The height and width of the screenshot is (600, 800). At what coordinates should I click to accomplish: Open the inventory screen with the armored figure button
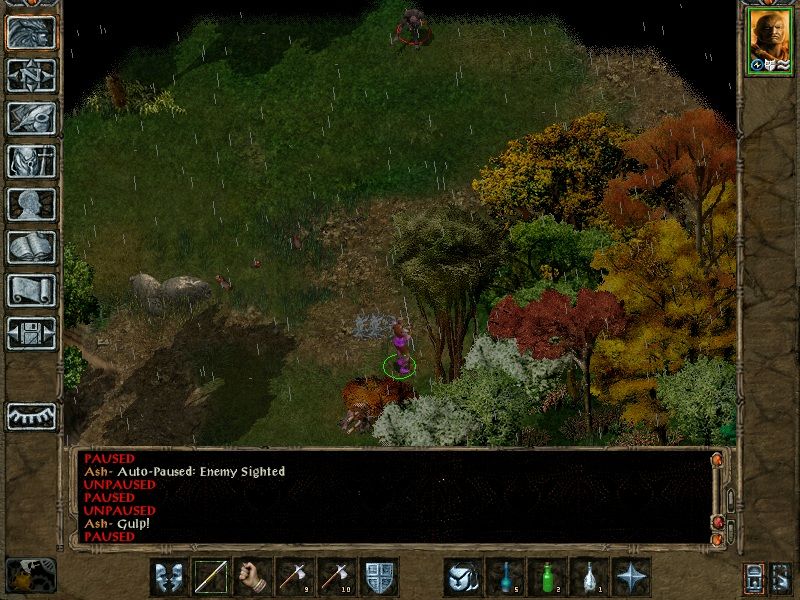pos(31,161)
